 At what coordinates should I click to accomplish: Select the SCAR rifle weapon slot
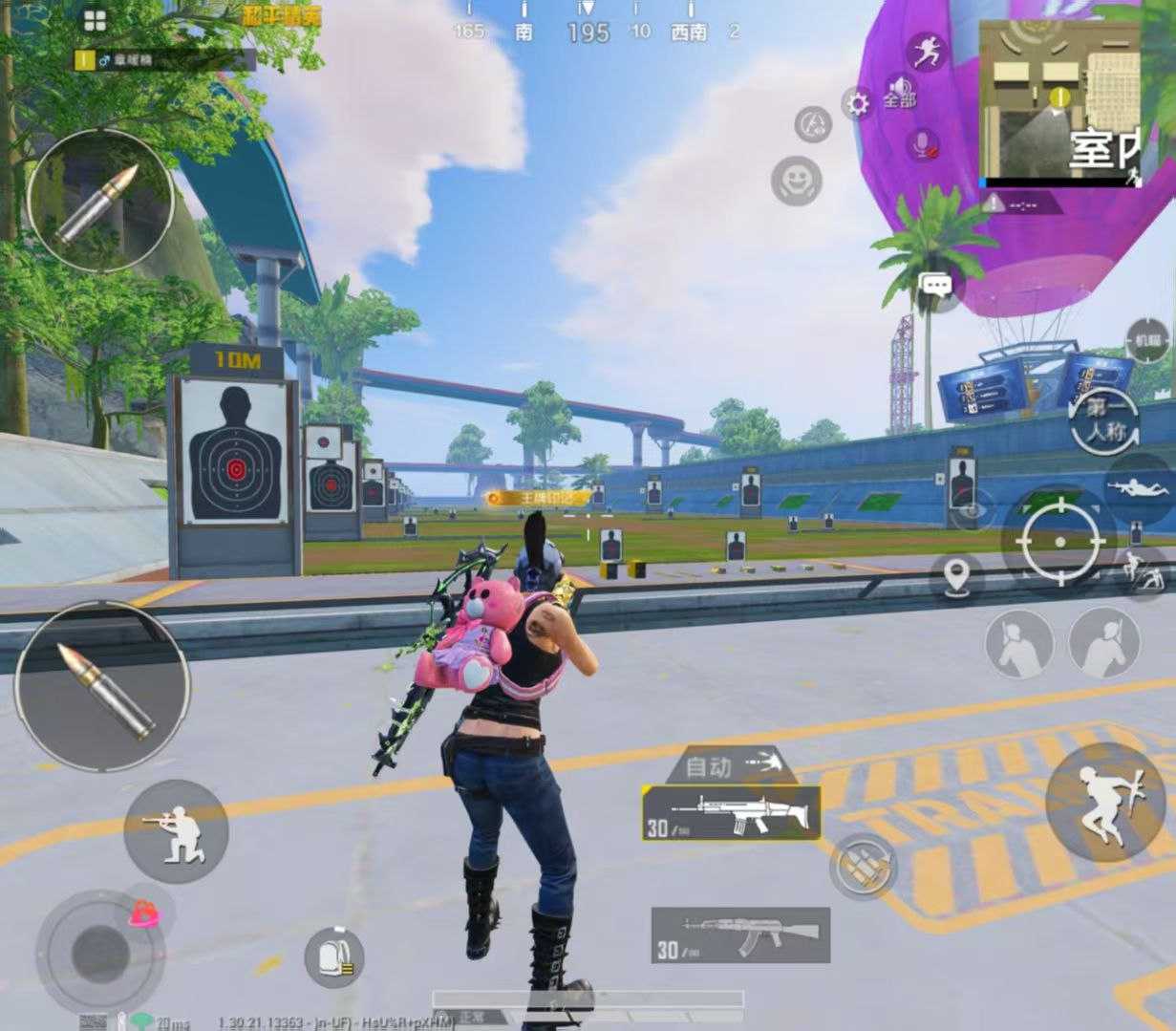(x=732, y=814)
